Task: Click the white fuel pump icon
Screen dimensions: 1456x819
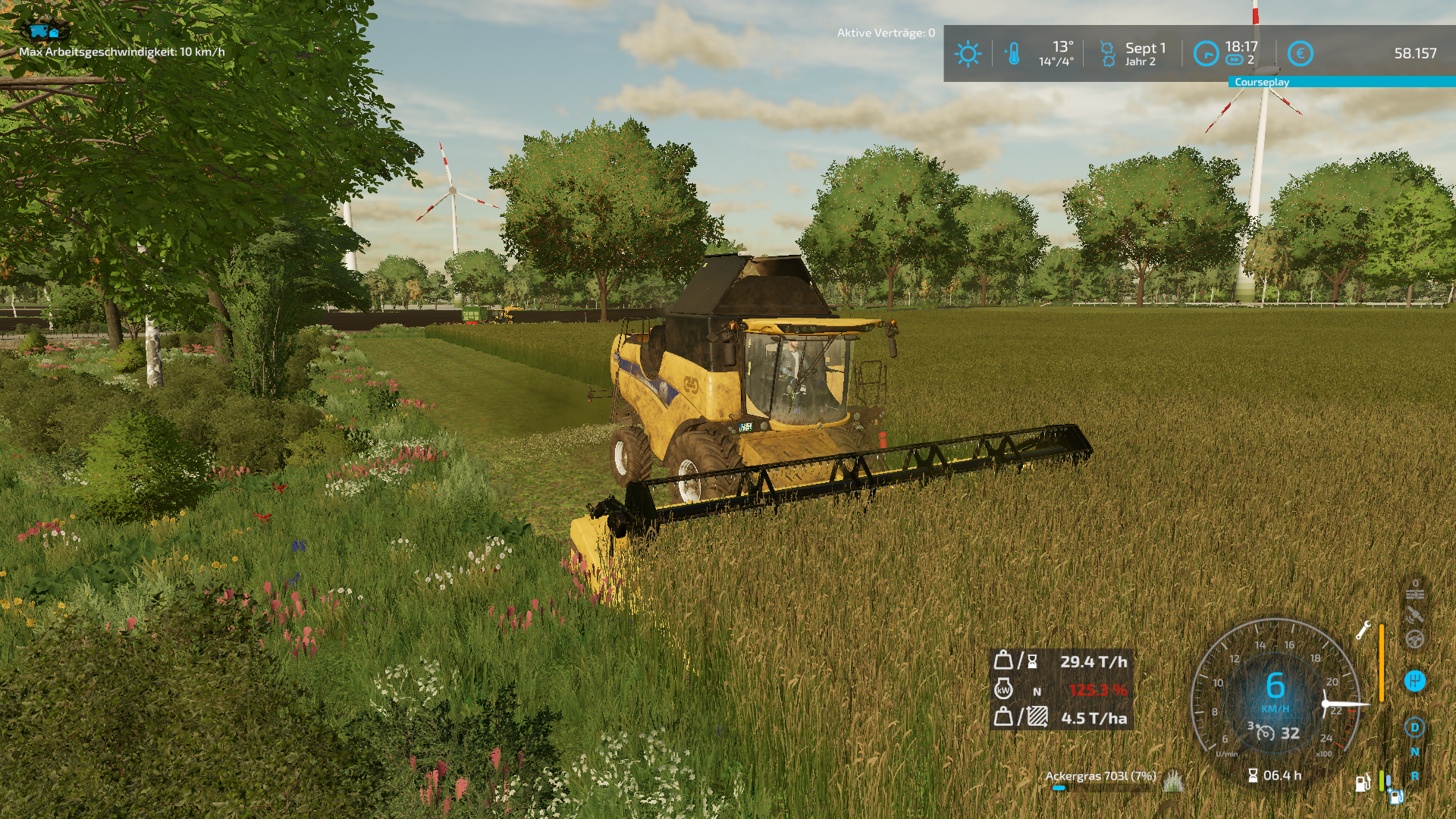Action: 1362,783
